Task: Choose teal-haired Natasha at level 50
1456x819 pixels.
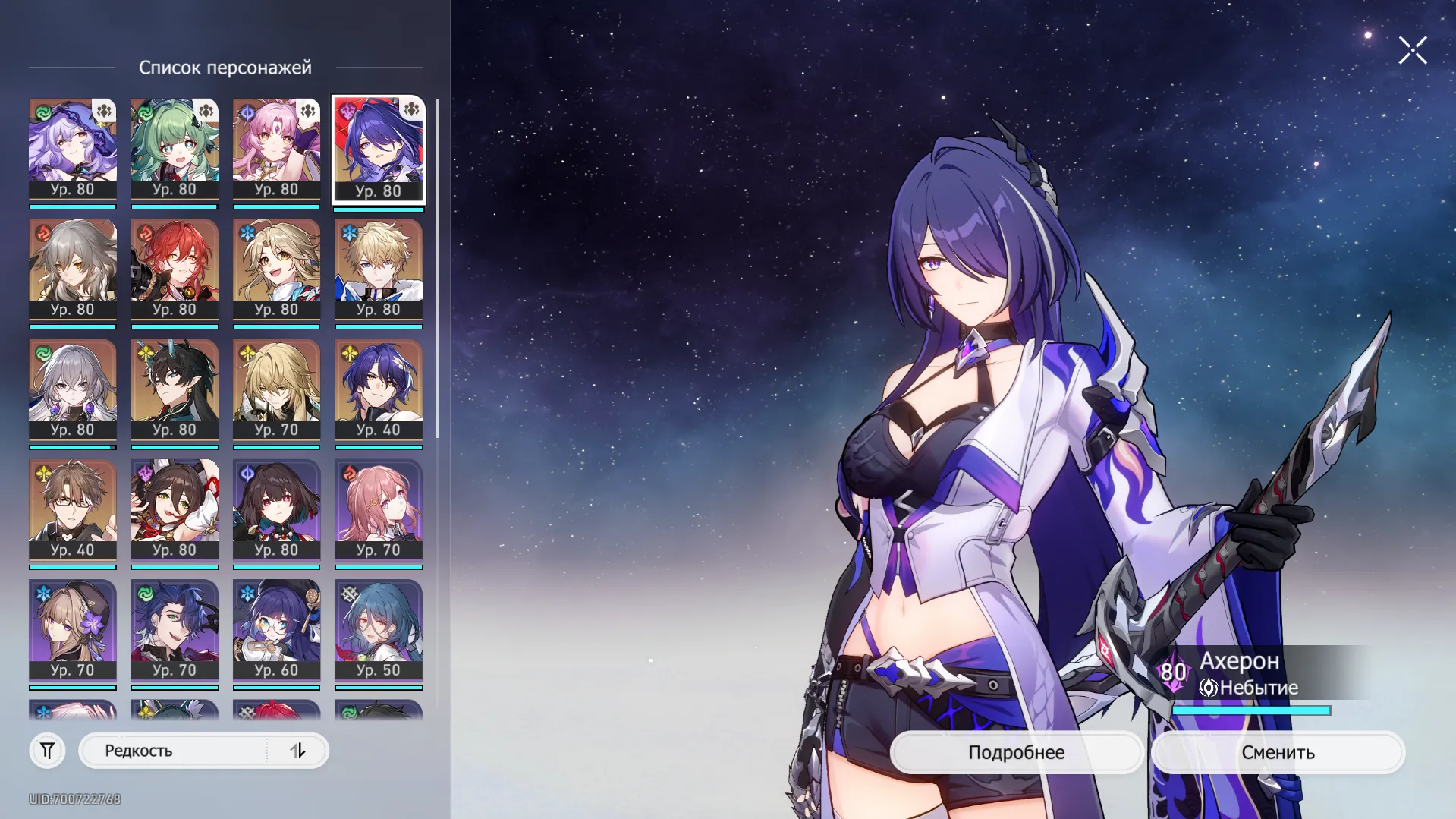Action: (x=379, y=630)
